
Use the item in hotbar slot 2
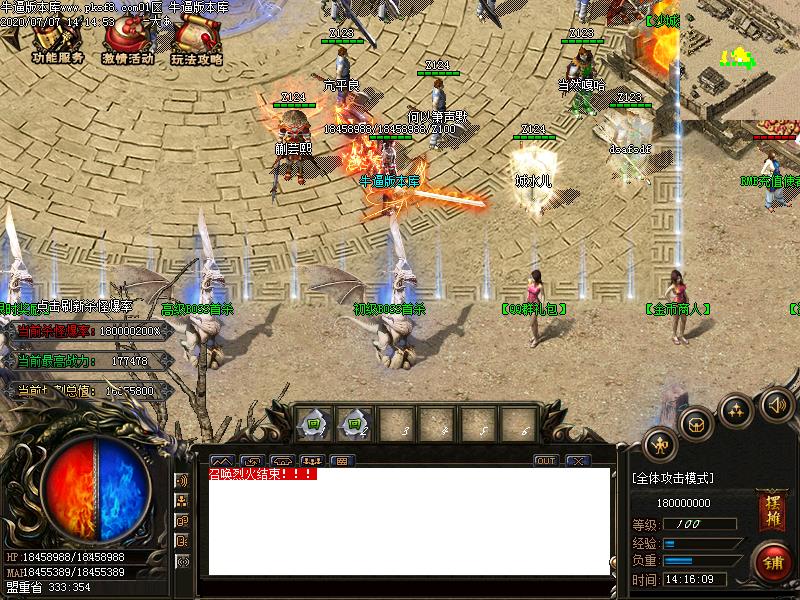[x=353, y=423]
